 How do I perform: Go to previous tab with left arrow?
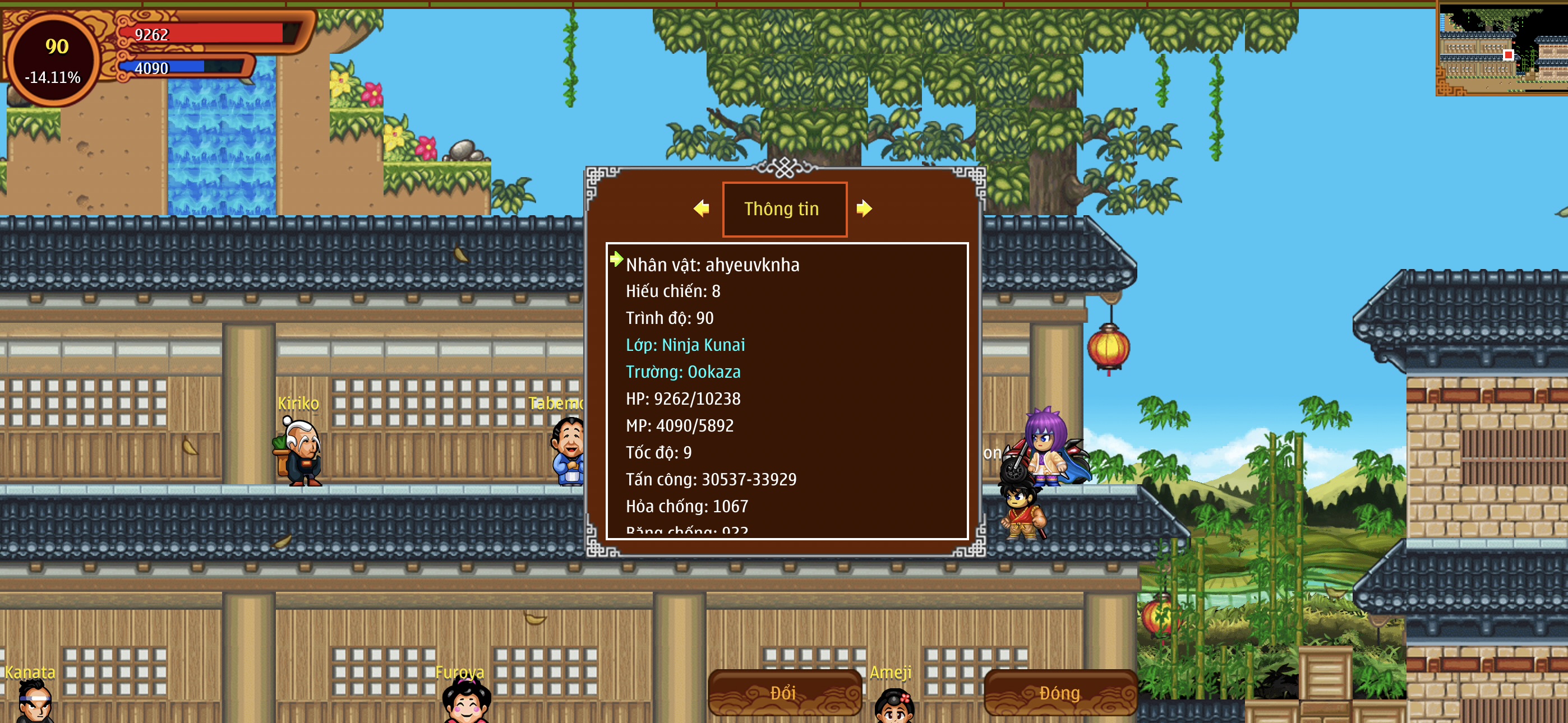(x=701, y=208)
